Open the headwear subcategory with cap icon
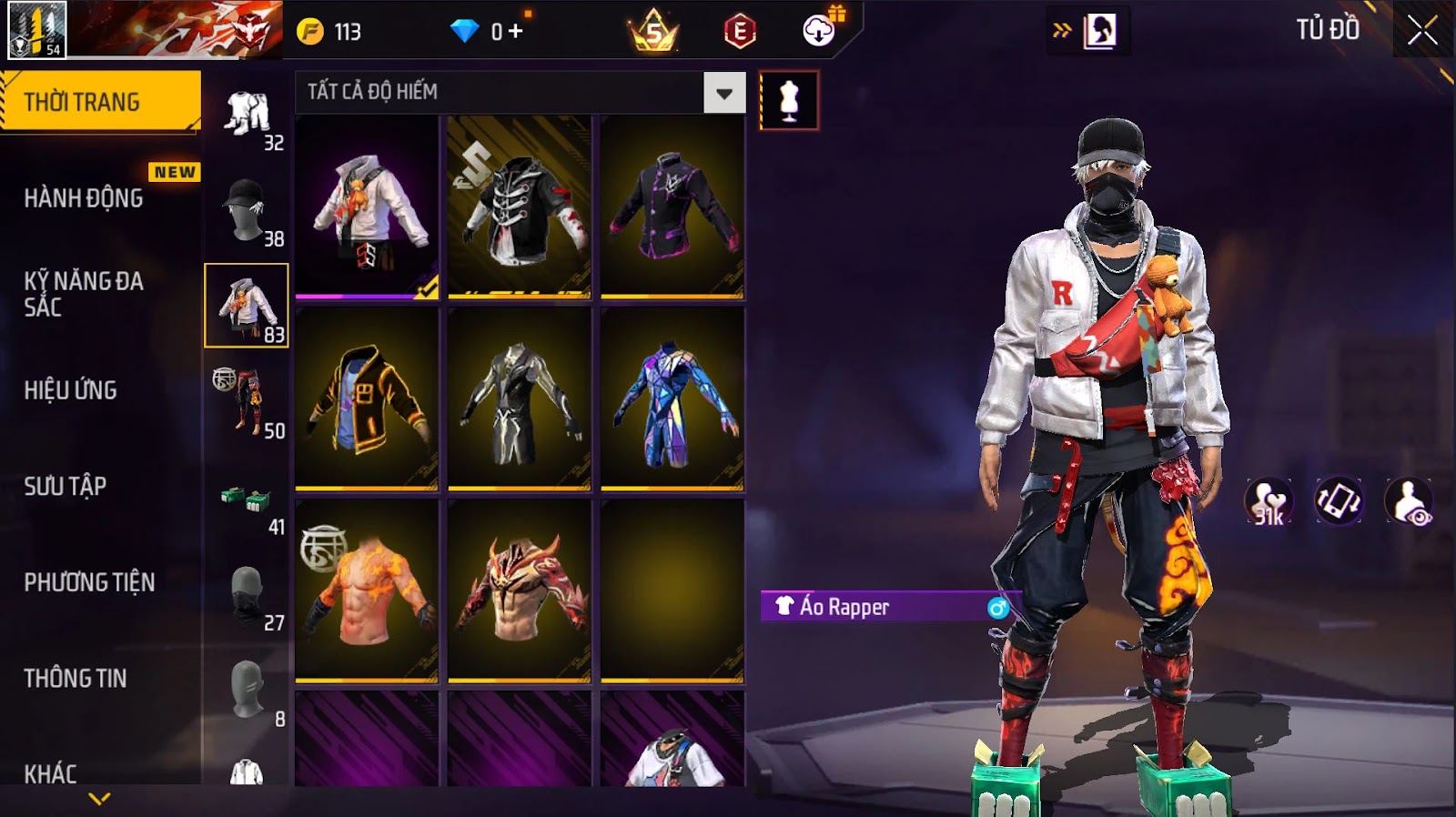 (247, 211)
